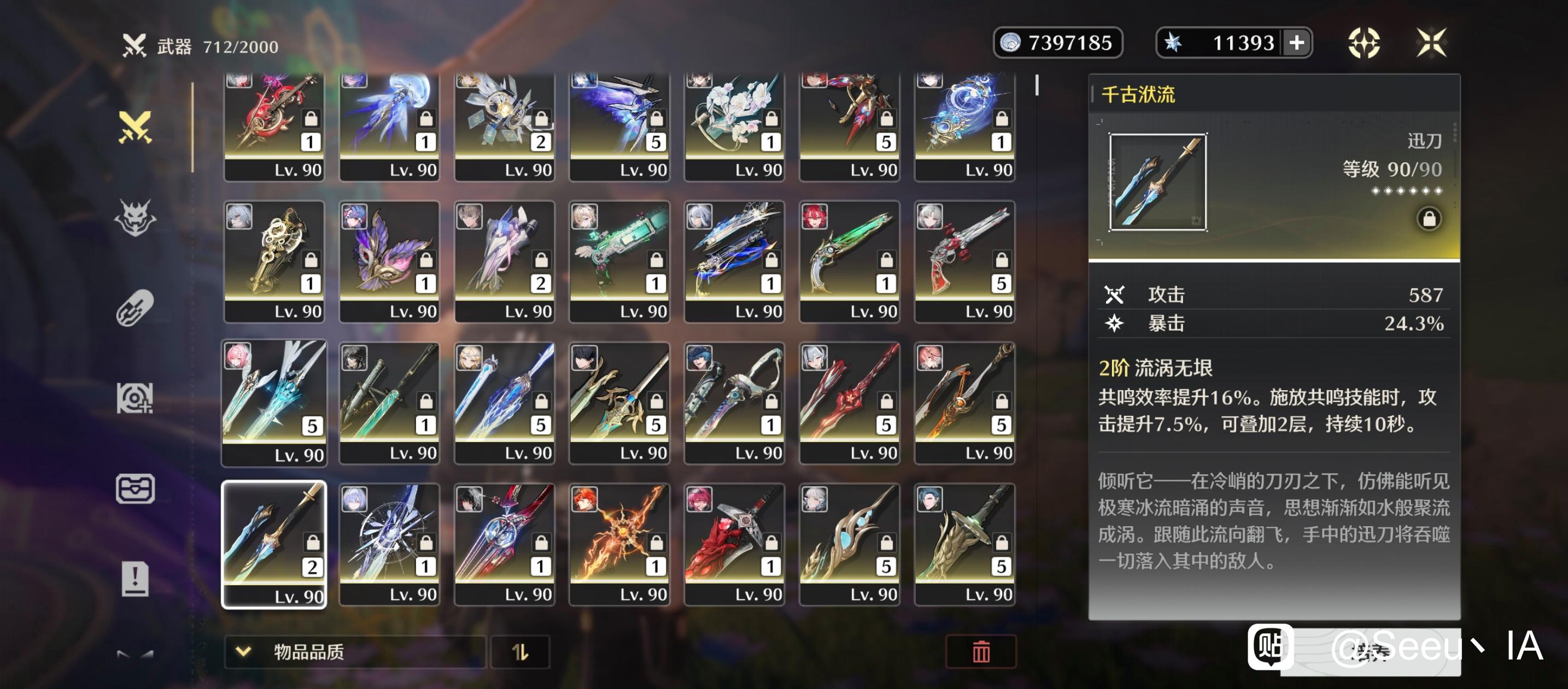Choose the green glowing pistol weapon slot

(849, 262)
